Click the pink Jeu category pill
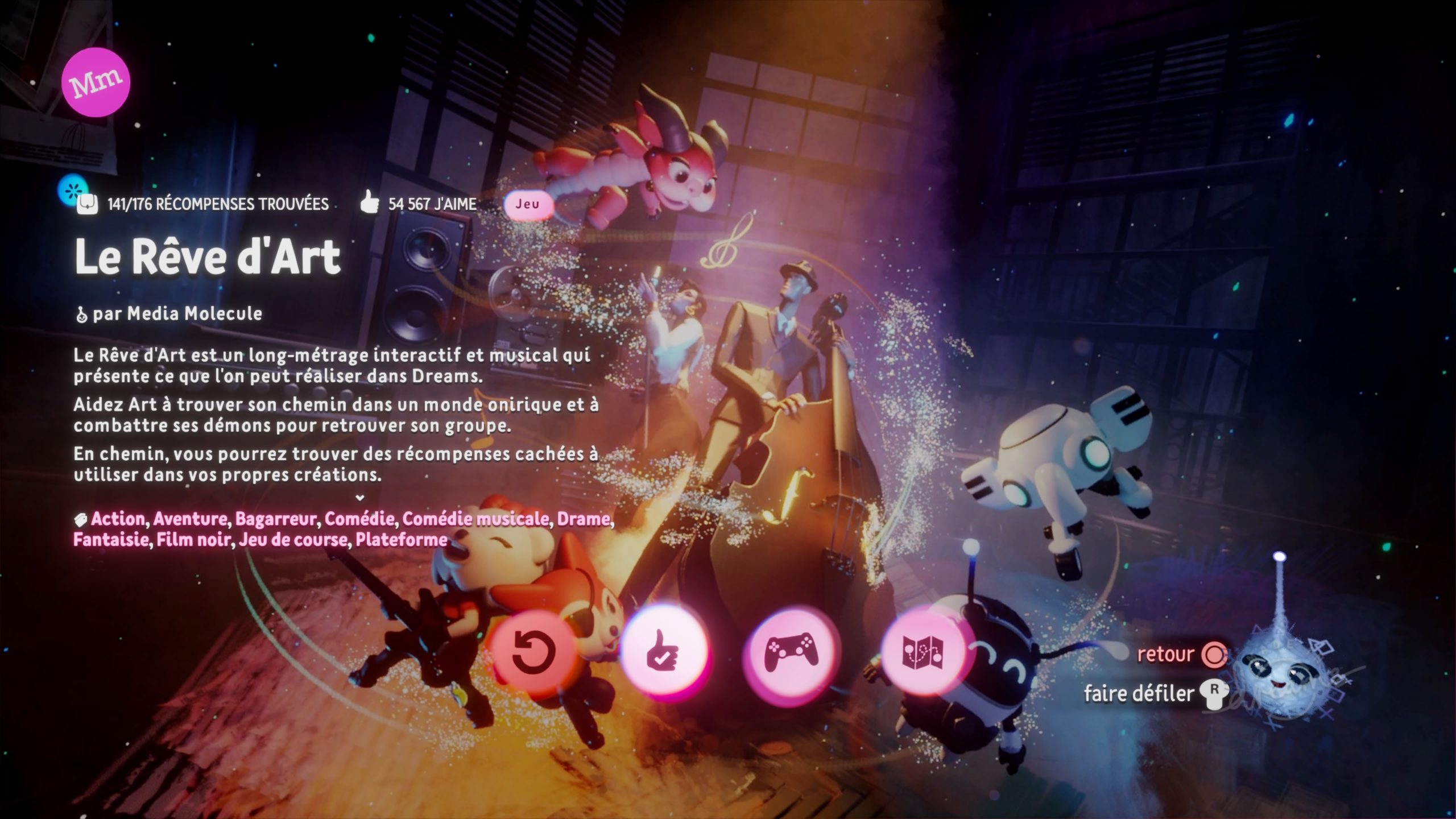The height and width of the screenshot is (819, 1456). point(528,204)
